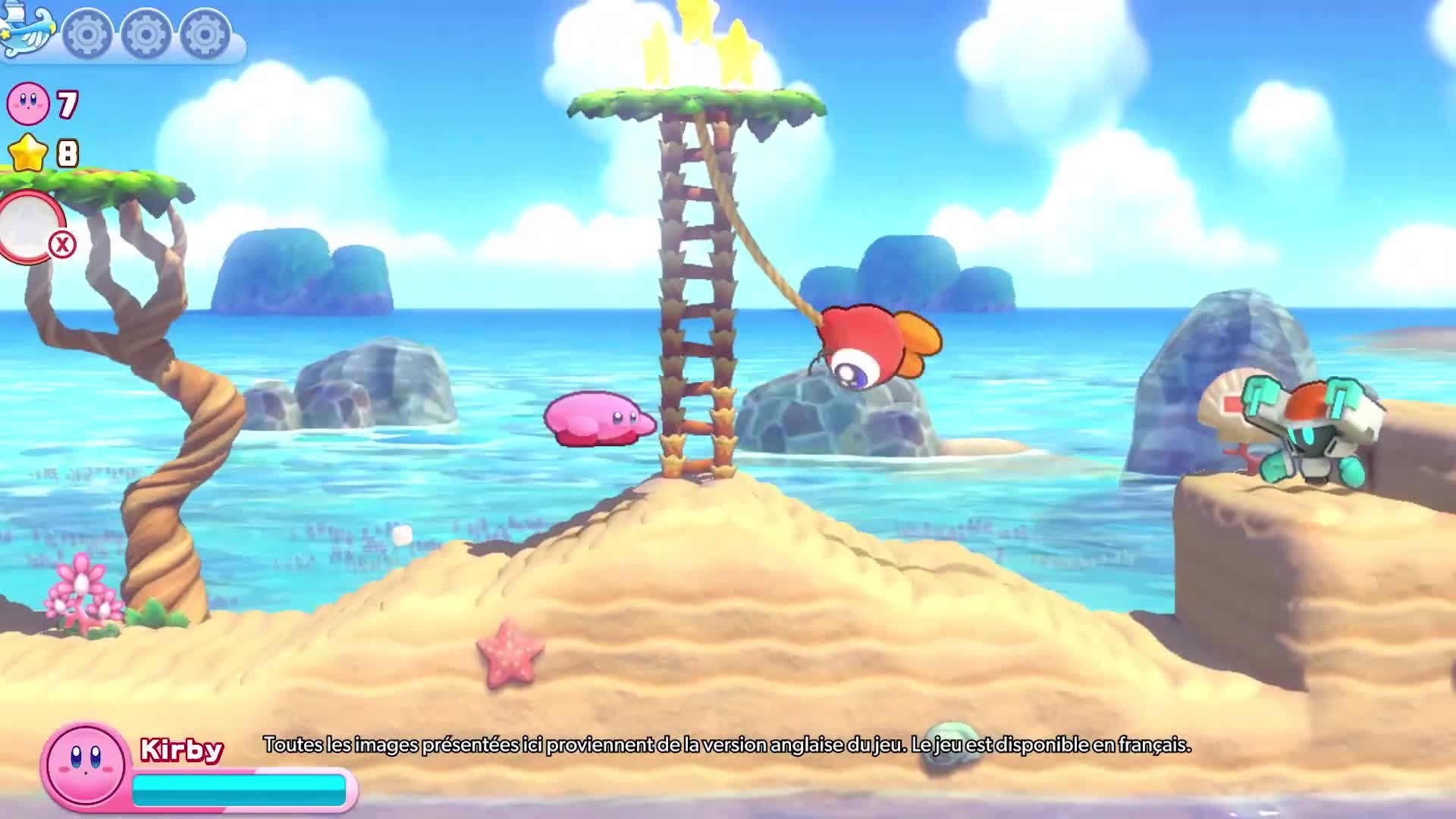Toggle the star count display showing 8

(x=67, y=153)
